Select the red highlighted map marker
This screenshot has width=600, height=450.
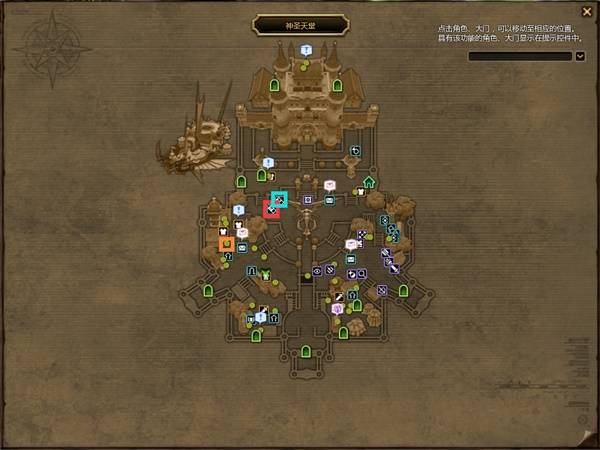pyautogui.click(x=271, y=209)
